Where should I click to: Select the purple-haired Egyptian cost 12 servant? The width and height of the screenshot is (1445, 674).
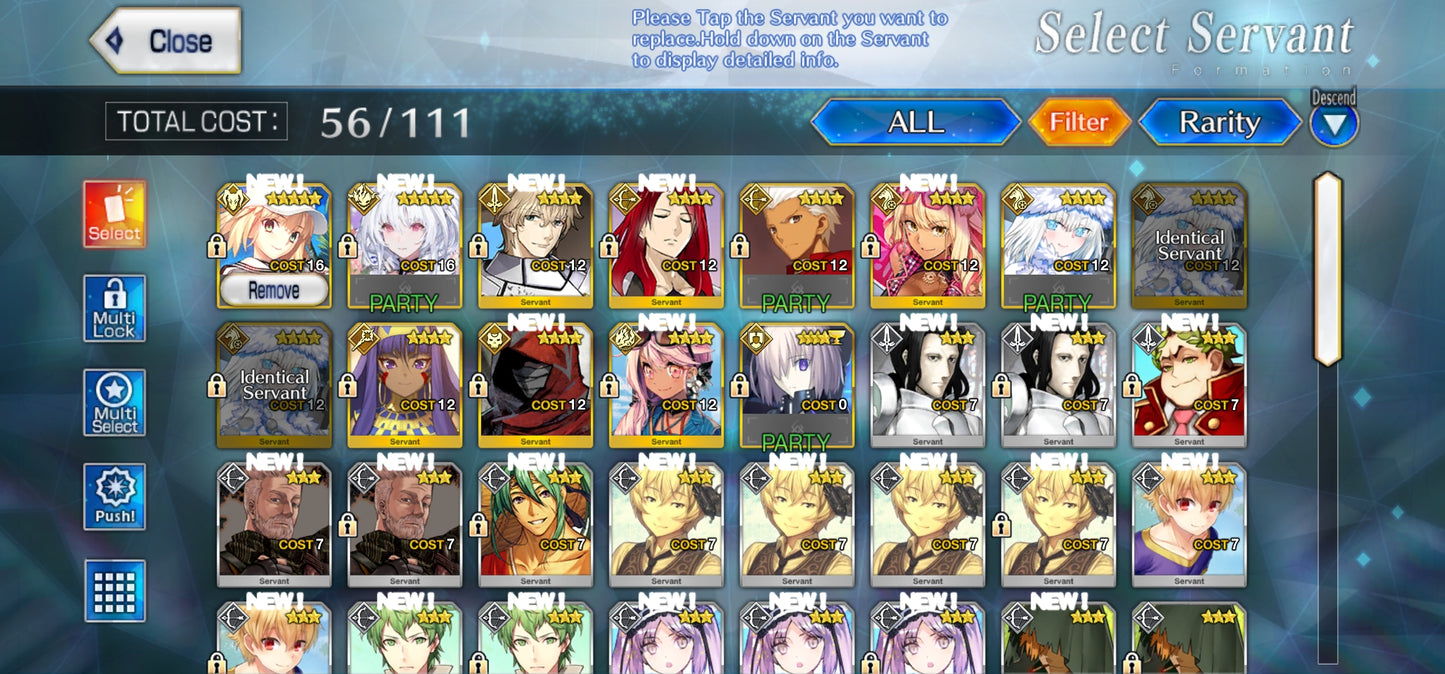(404, 383)
